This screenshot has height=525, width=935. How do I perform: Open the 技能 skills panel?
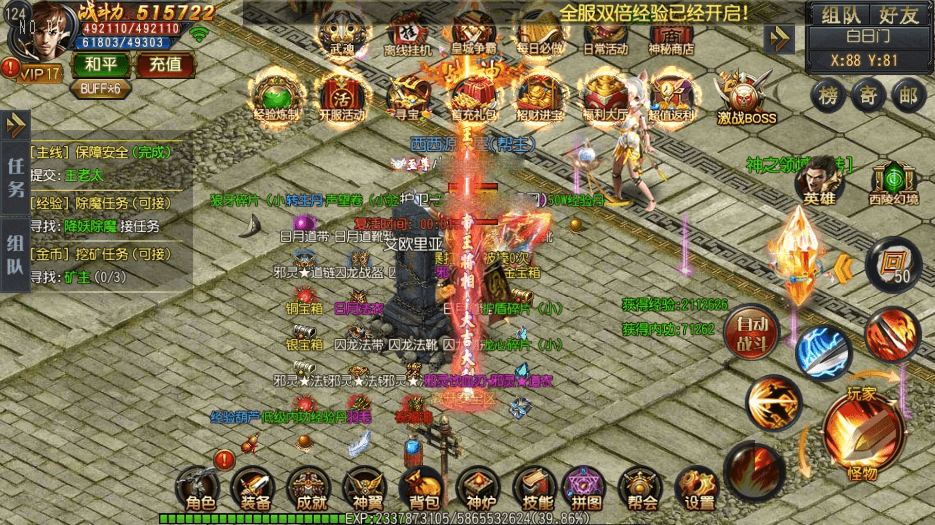point(533,489)
